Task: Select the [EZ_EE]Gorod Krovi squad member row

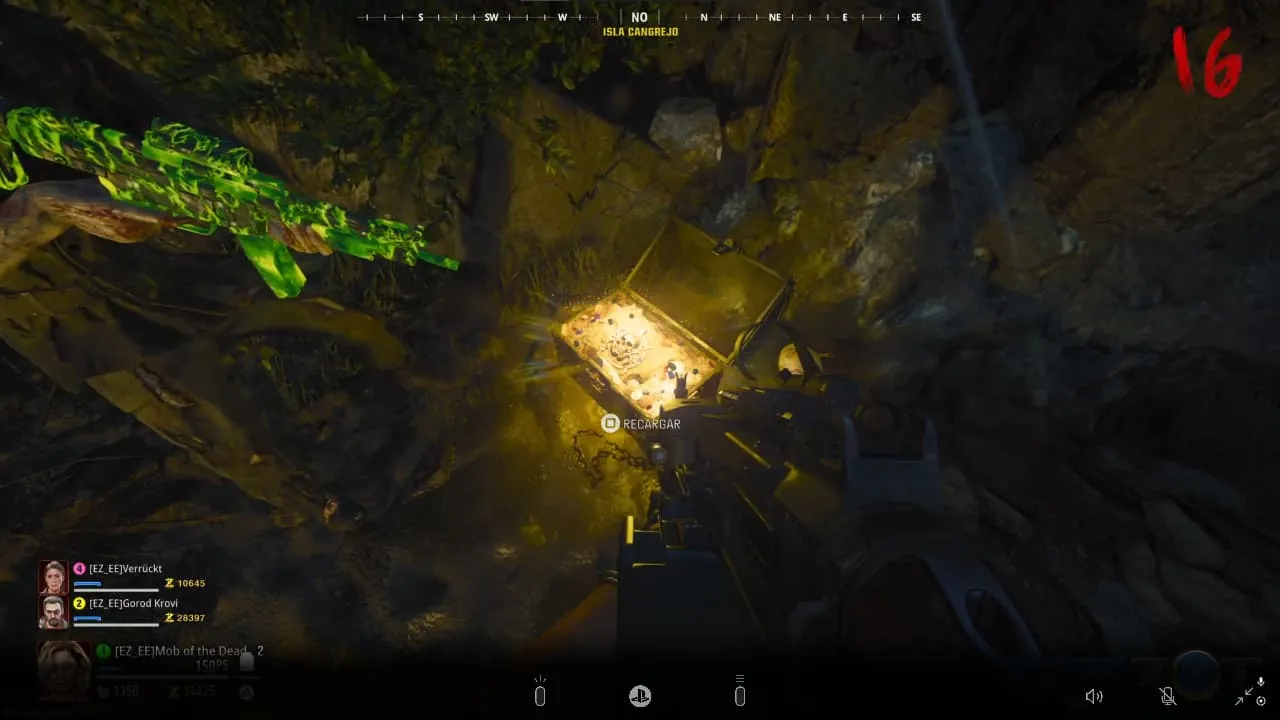Action: coord(124,610)
